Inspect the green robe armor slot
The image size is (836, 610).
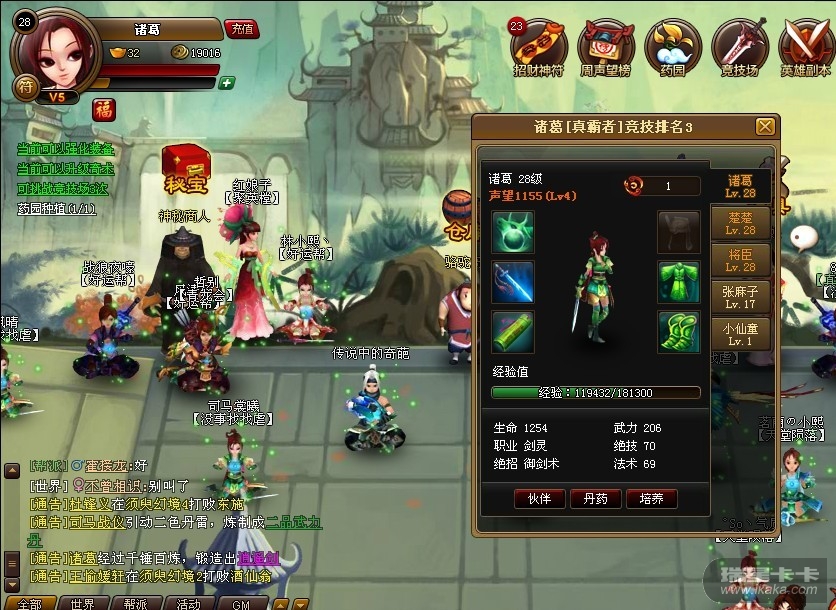coord(678,282)
